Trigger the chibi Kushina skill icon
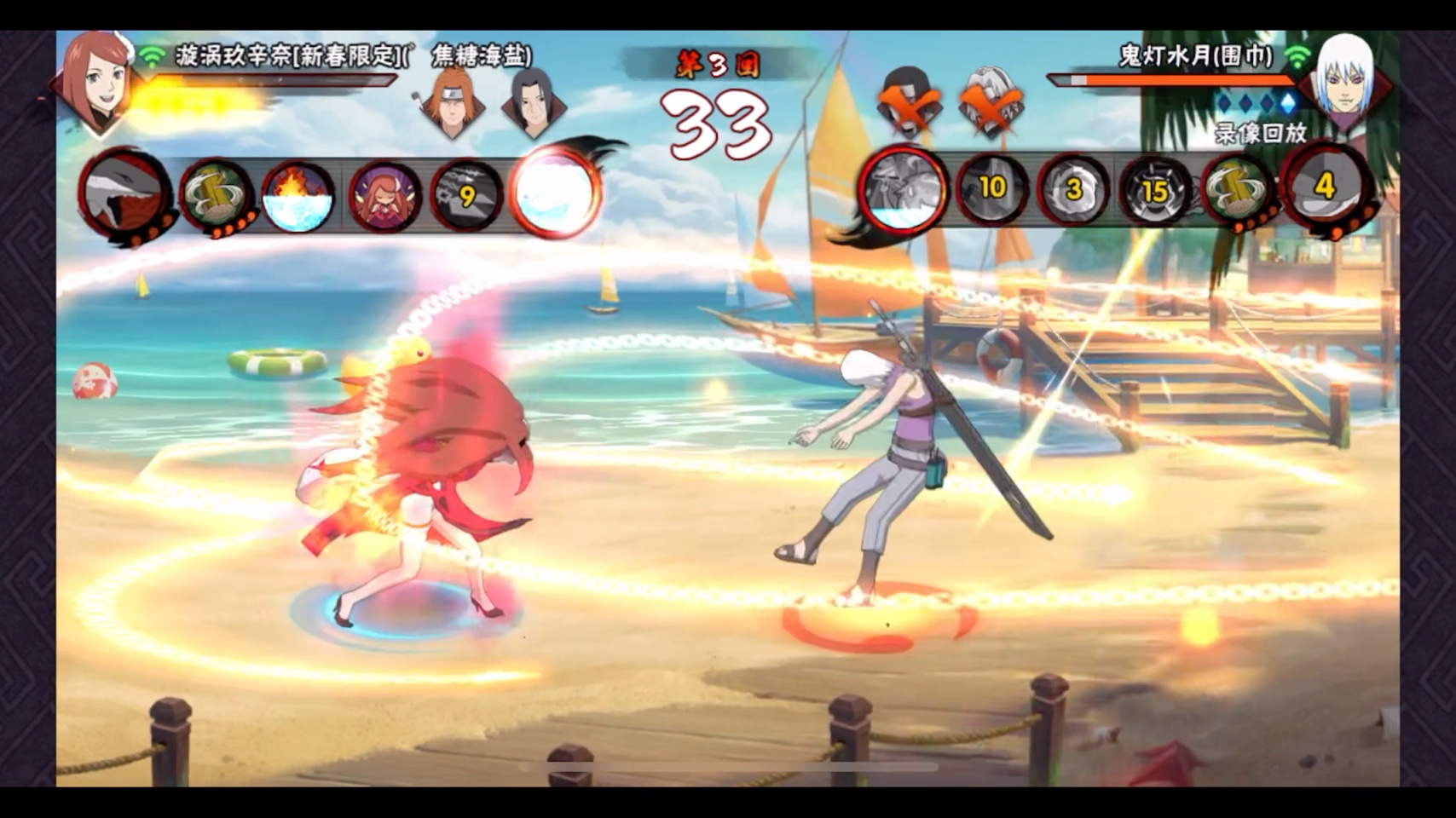Screen dimensions: 1456x818 pos(384,197)
